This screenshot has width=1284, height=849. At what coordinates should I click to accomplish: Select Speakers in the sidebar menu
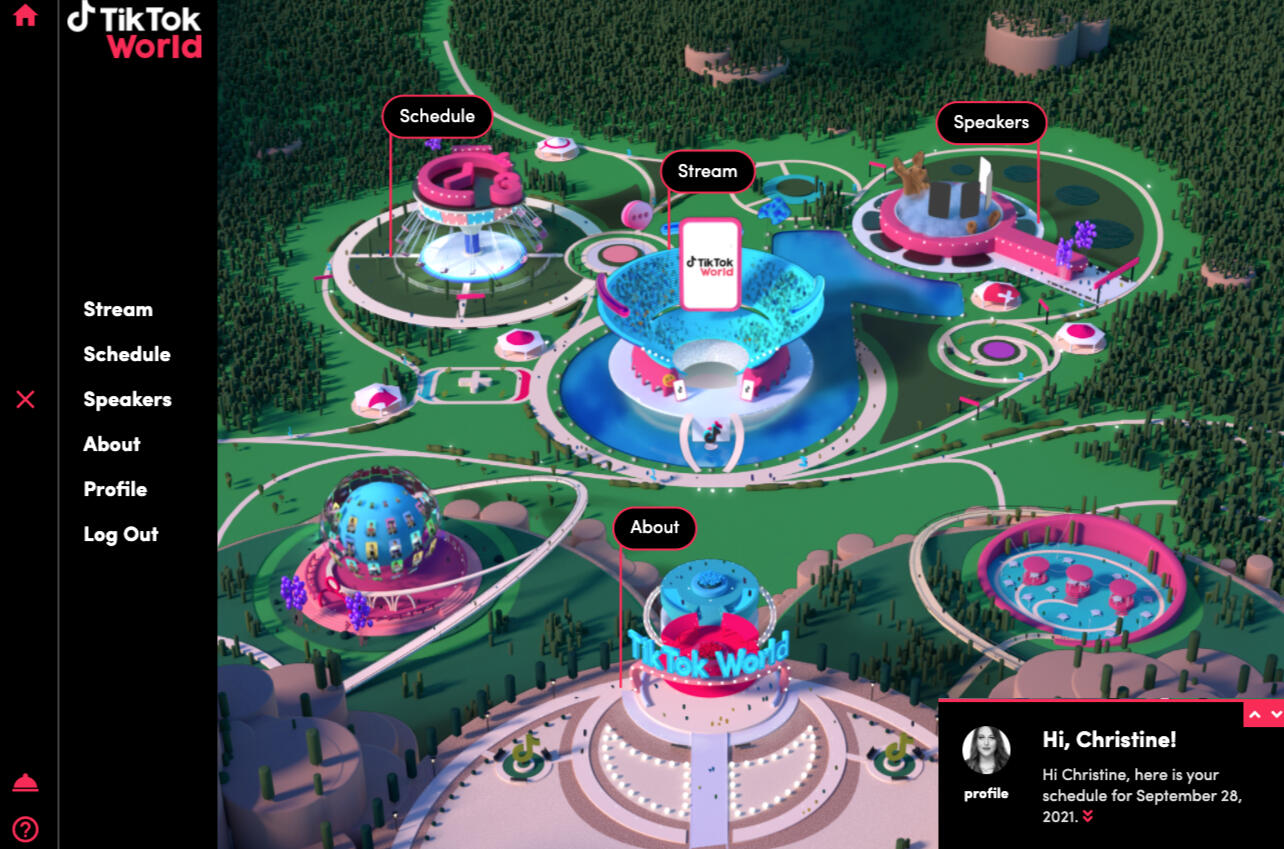click(127, 399)
